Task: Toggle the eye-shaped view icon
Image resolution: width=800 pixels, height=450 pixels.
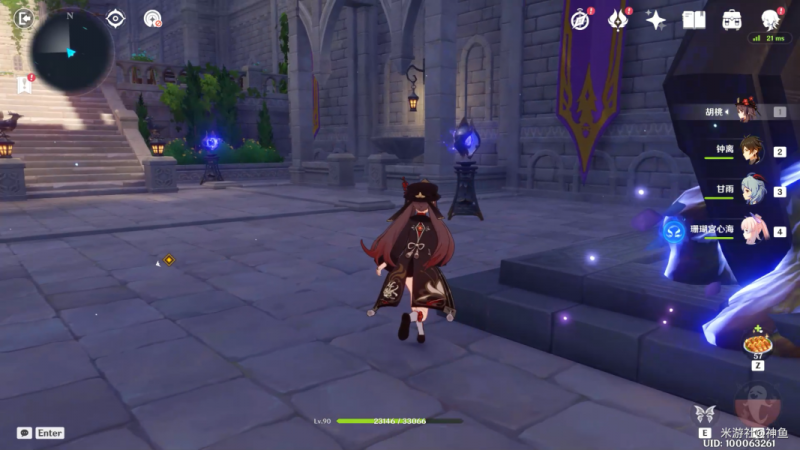Action: tap(115, 18)
